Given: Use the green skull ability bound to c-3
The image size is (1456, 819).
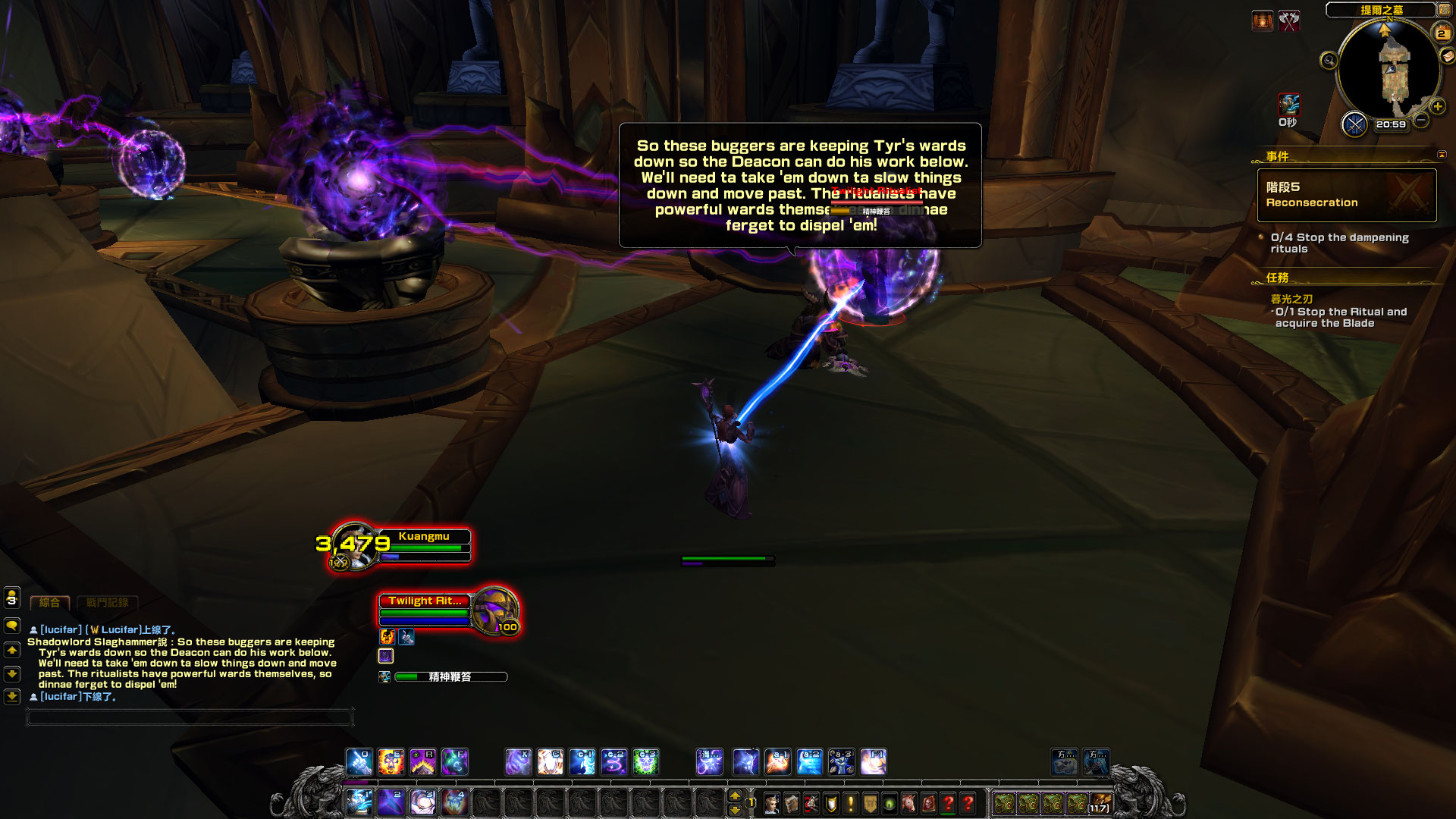Looking at the screenshot, I should pos(645,762).
